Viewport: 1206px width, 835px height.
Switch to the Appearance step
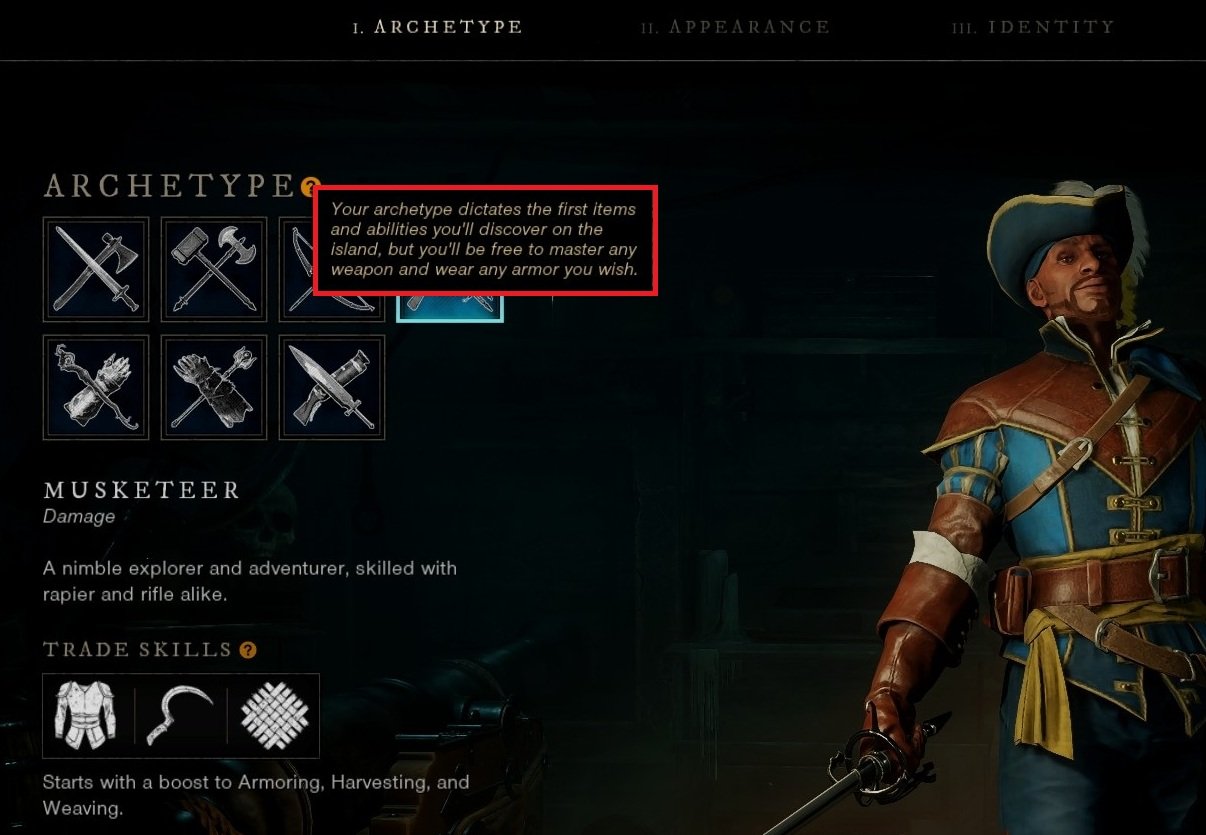[735, 27]
